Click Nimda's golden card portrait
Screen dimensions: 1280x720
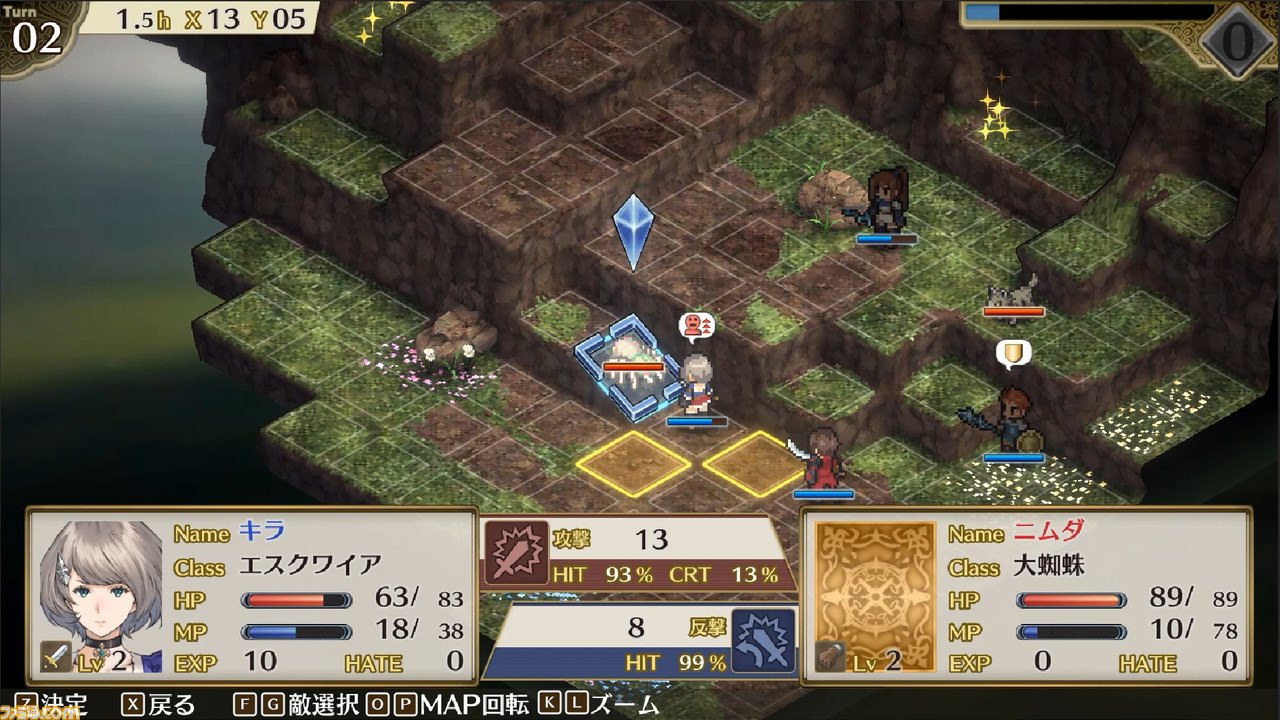tap(874, 590)
